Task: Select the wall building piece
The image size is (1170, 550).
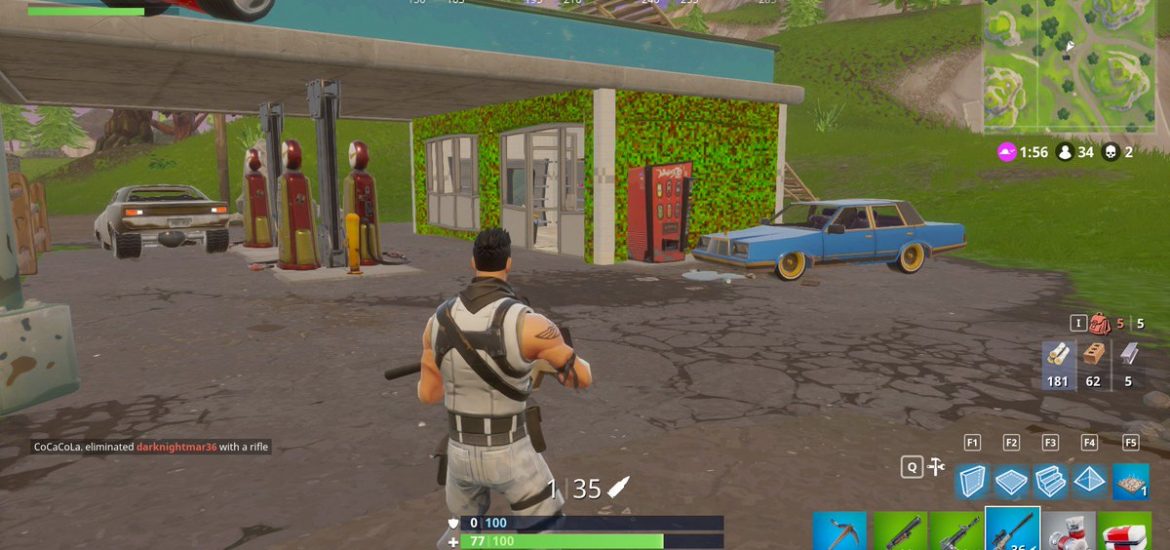Action: coord(972,481)
